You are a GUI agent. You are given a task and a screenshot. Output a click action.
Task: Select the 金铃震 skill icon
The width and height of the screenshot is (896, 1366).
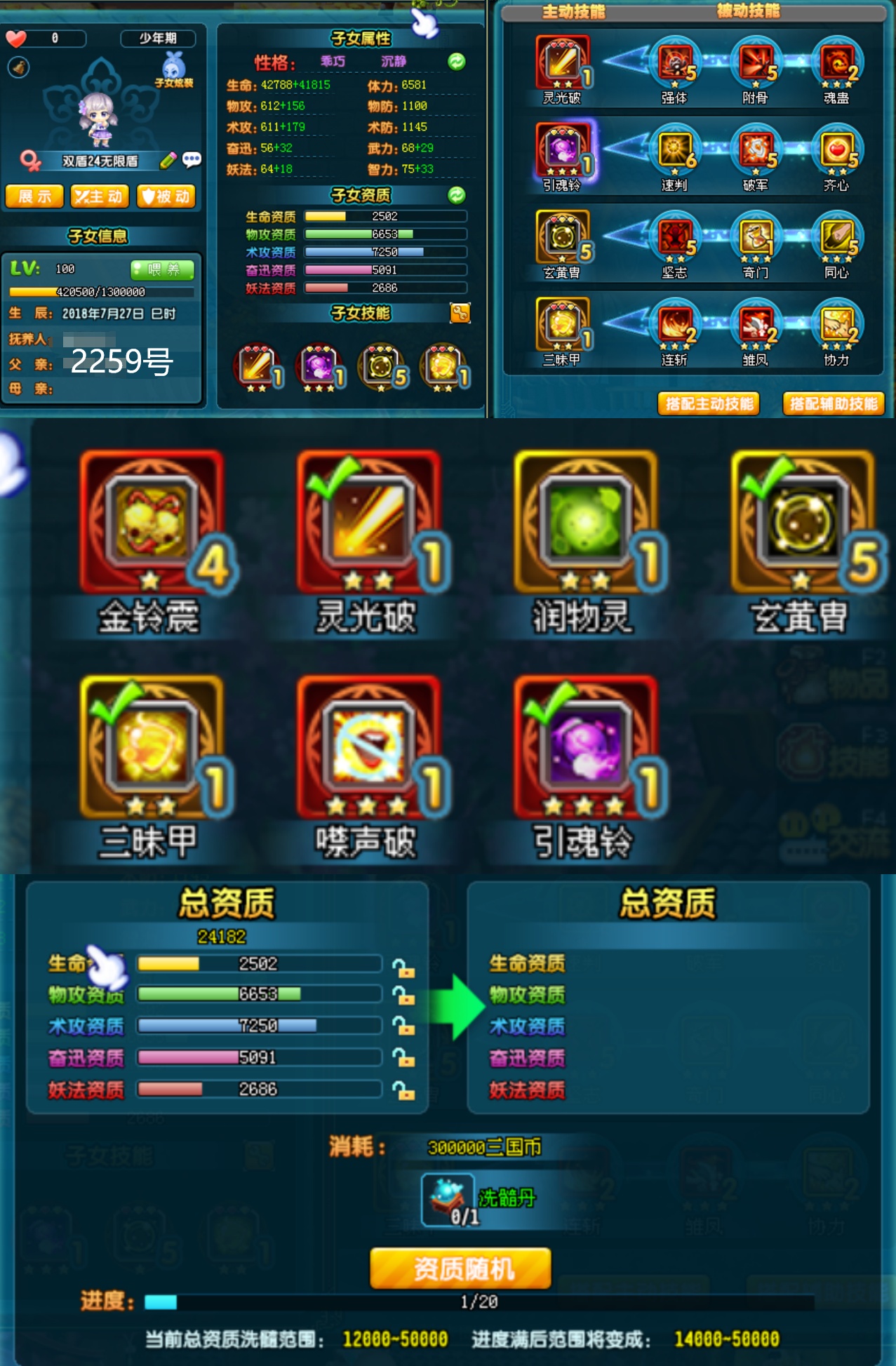tap(150, 521)
